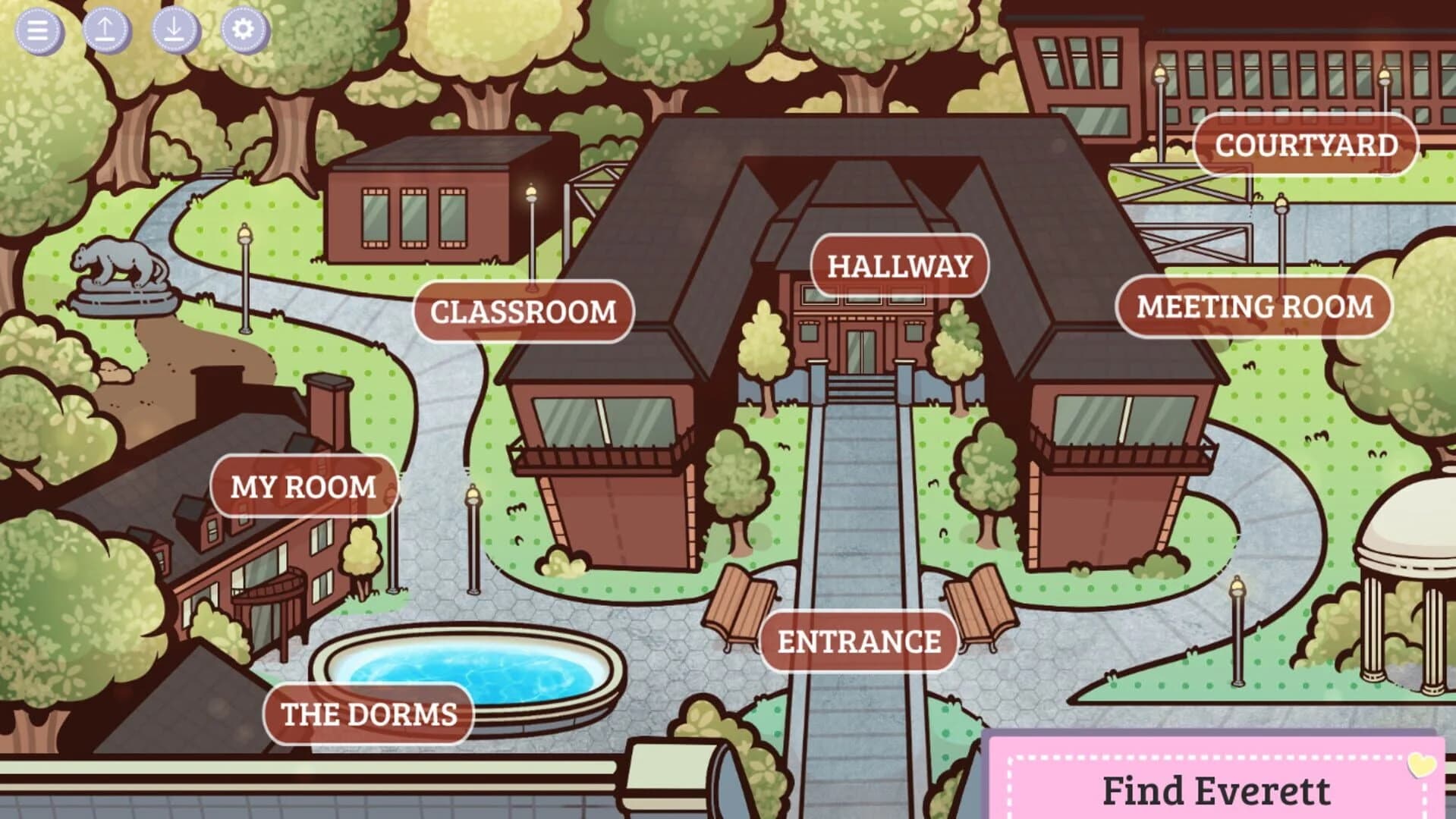Travel to the Courtyard
The image size is (1456, 819).
pos(1305,144)
